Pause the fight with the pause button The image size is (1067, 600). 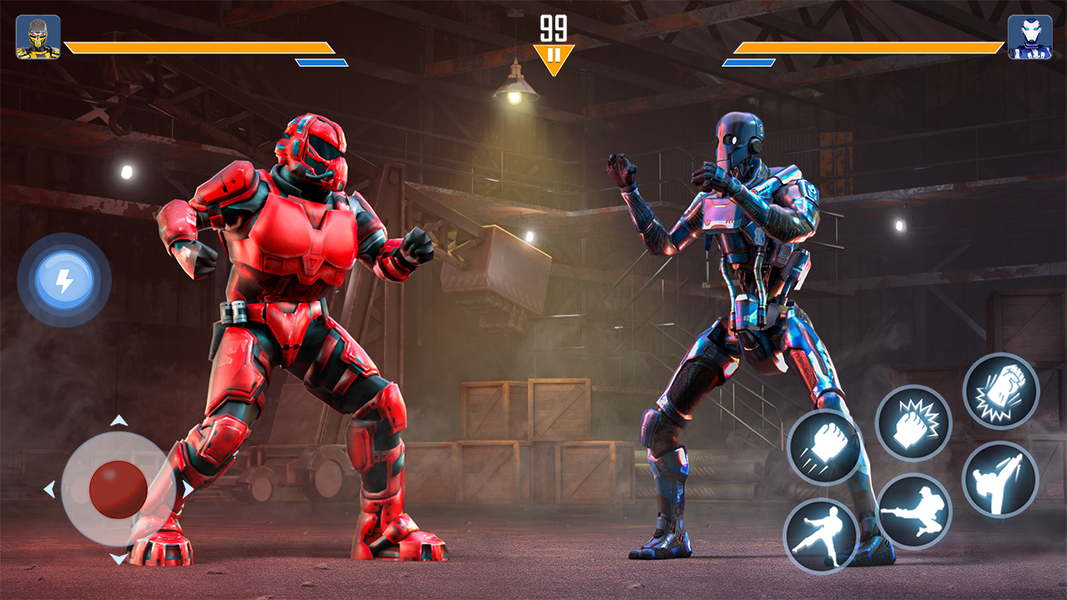point(553,56)
